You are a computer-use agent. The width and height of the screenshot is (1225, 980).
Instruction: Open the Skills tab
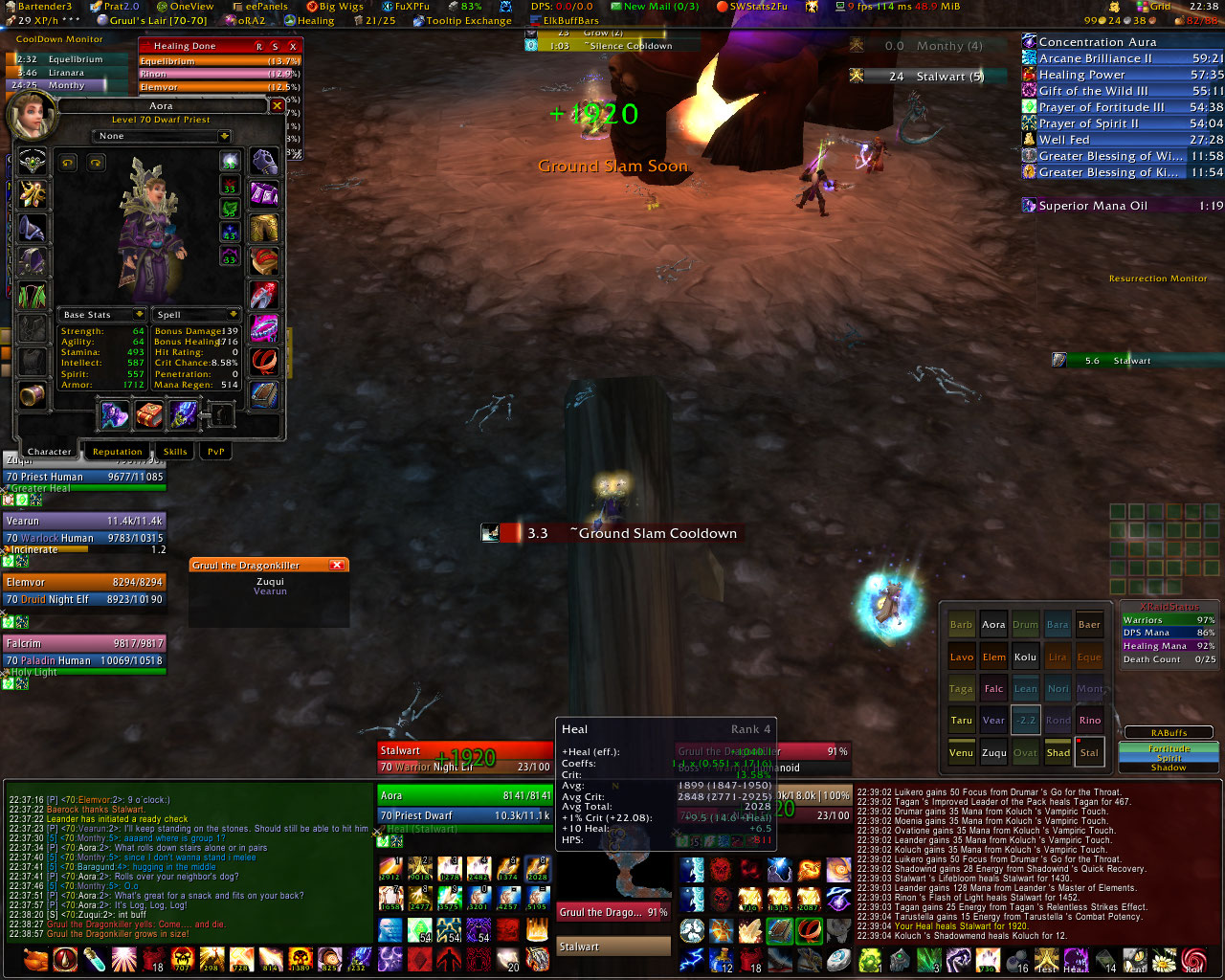coord(175,452)
